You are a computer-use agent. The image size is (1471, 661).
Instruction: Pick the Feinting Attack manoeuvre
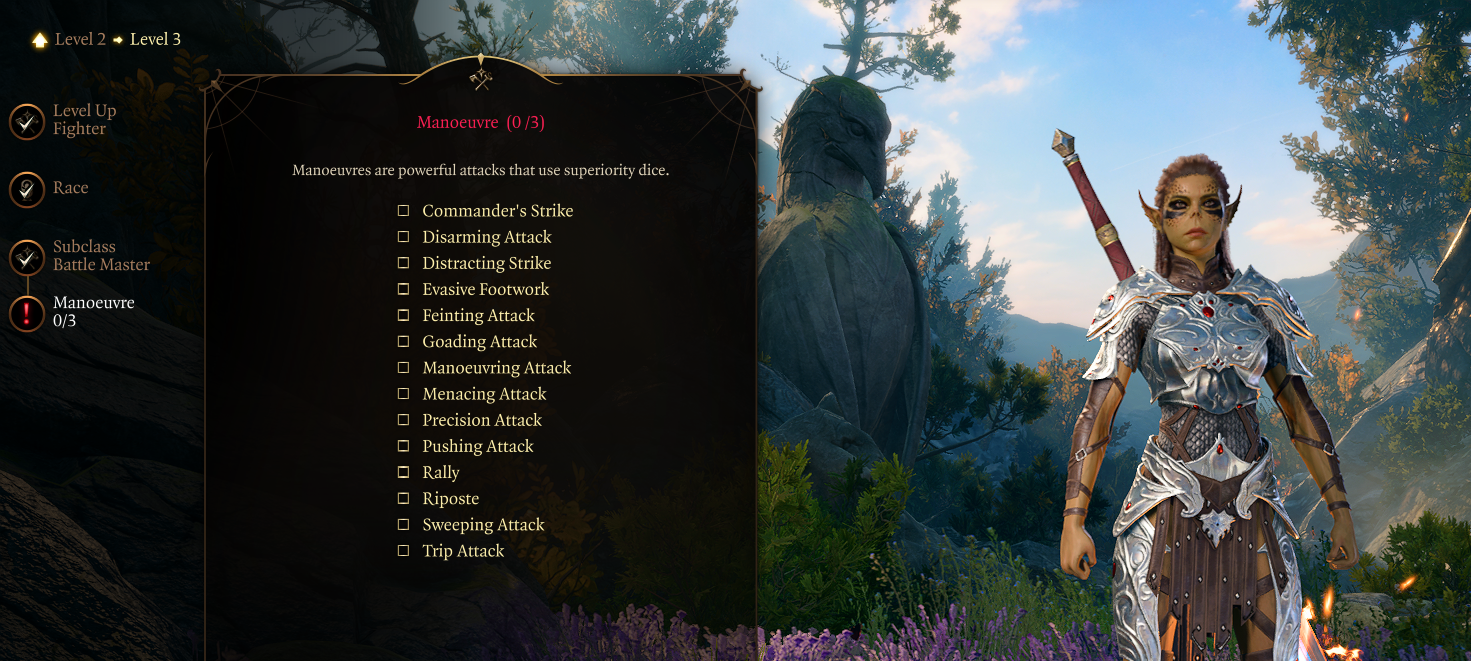click(404, 315)
